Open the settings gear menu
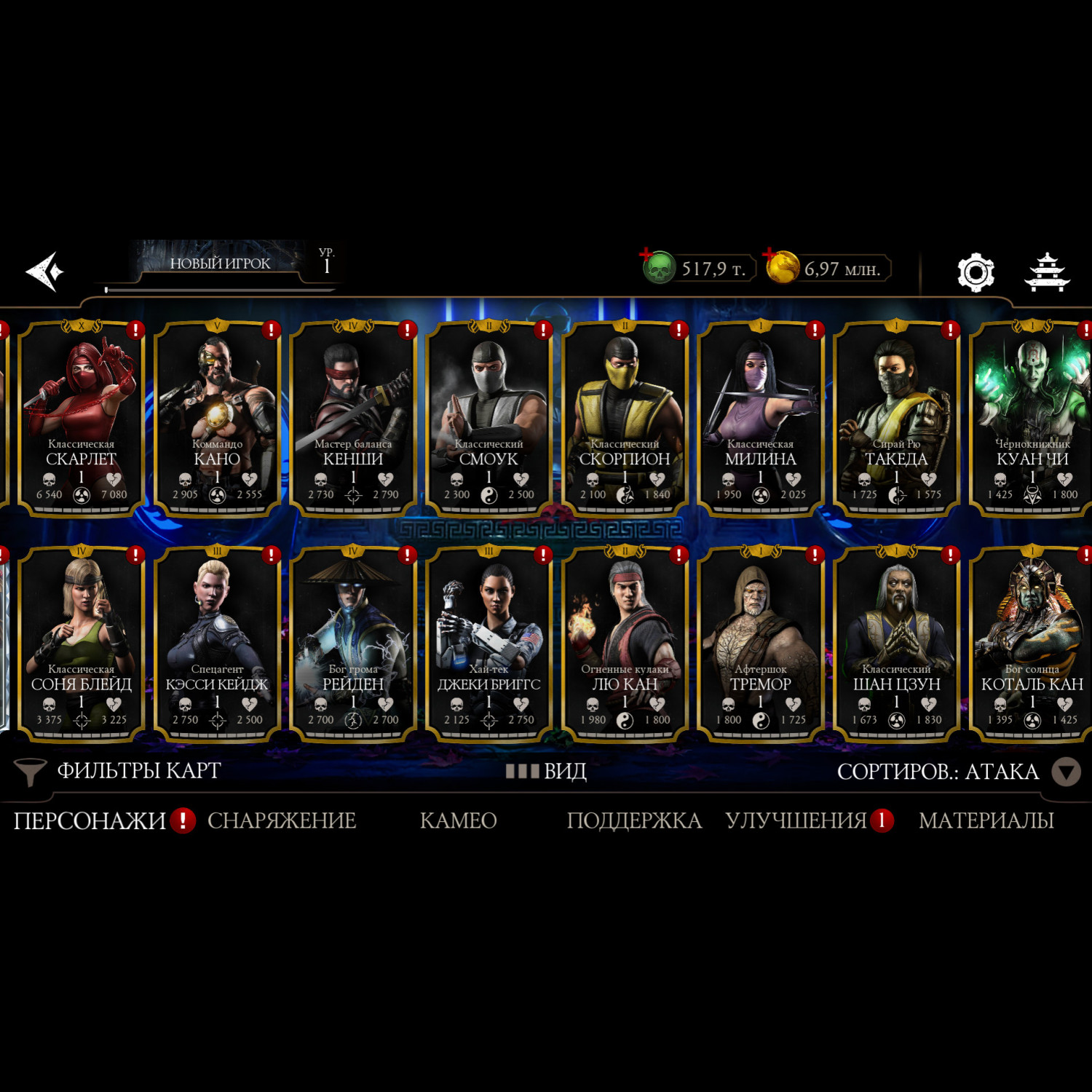 pyautogui.click(x=975, y=272)
